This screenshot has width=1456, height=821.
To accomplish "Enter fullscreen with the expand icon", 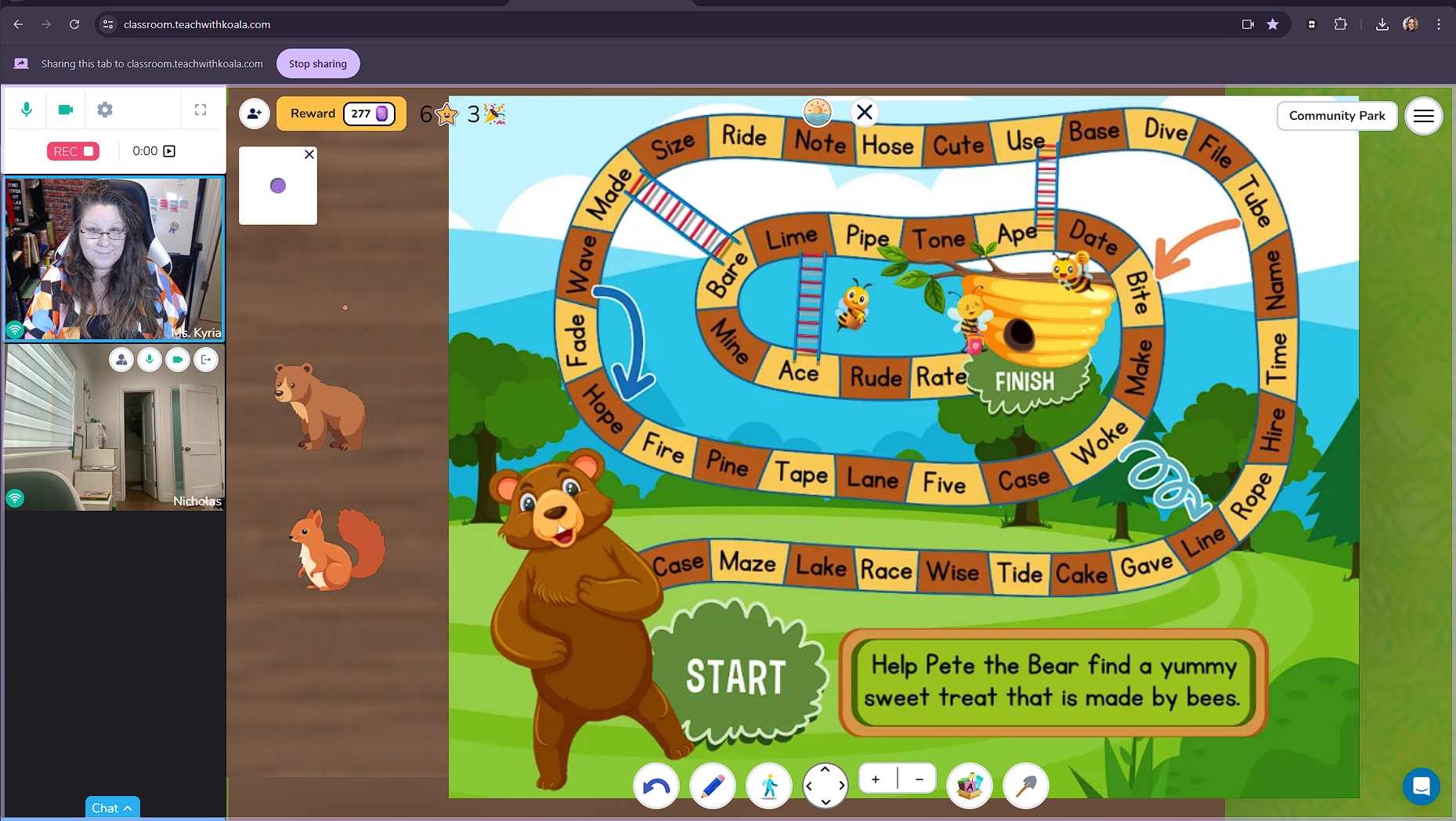I will point(201,110).
